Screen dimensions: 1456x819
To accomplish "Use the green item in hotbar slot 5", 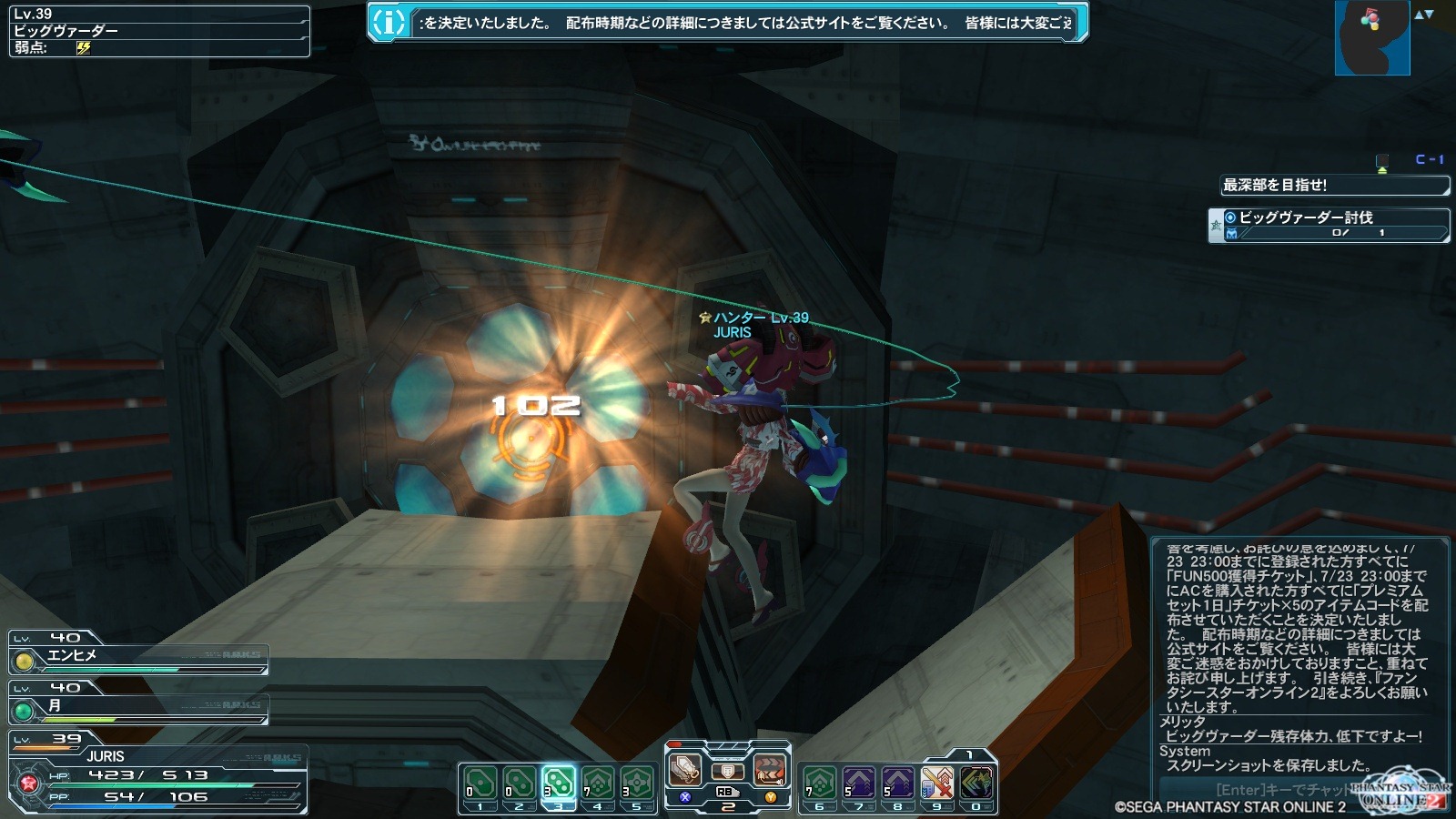I will click(637, 783).
